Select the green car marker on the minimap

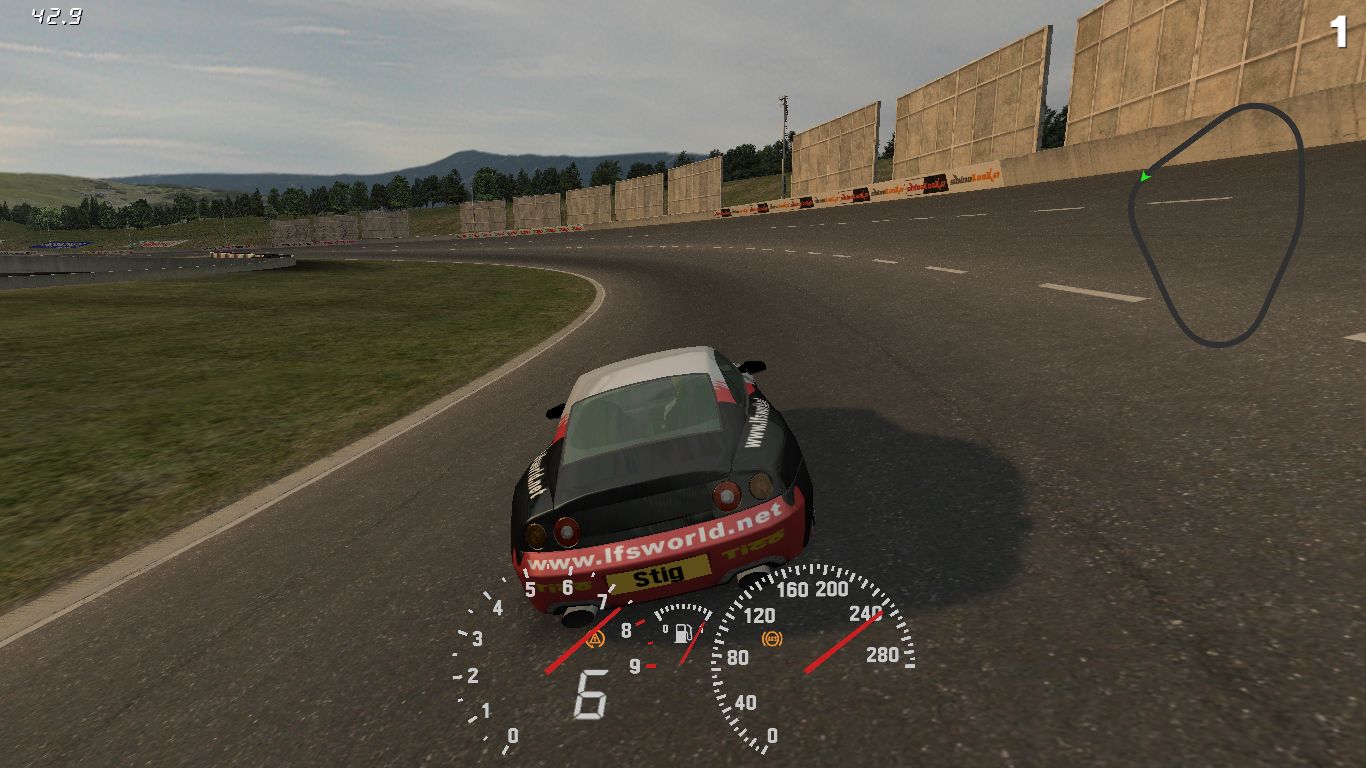(1145, 177)
